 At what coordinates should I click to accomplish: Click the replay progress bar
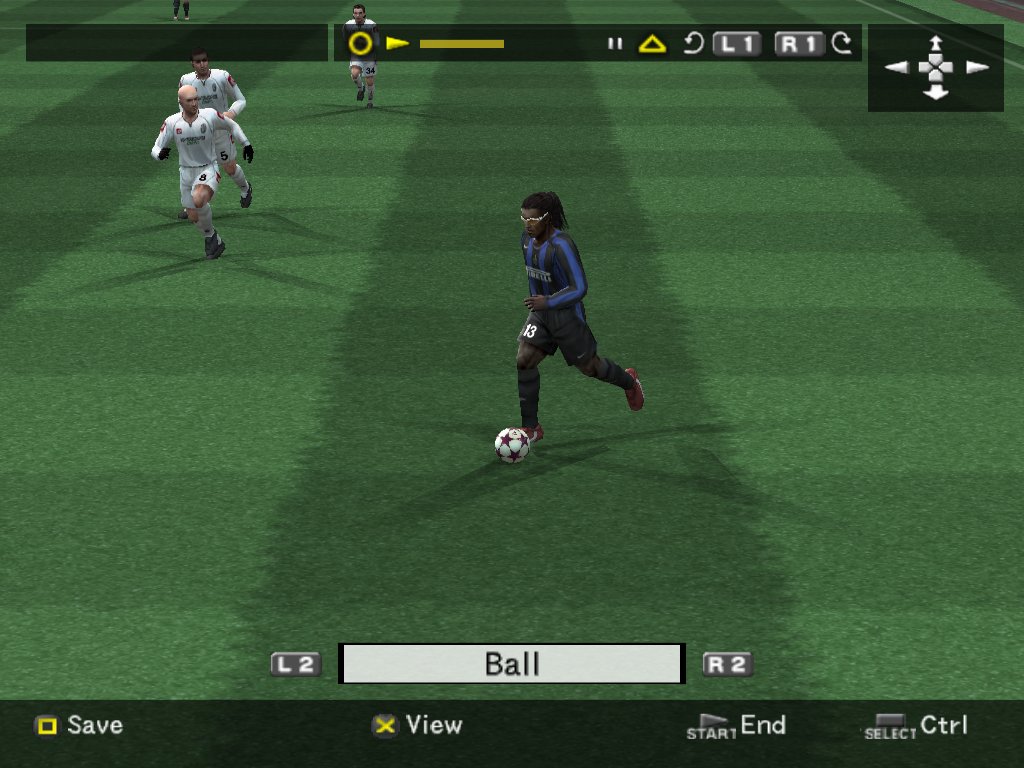click(x=461, y=44)
